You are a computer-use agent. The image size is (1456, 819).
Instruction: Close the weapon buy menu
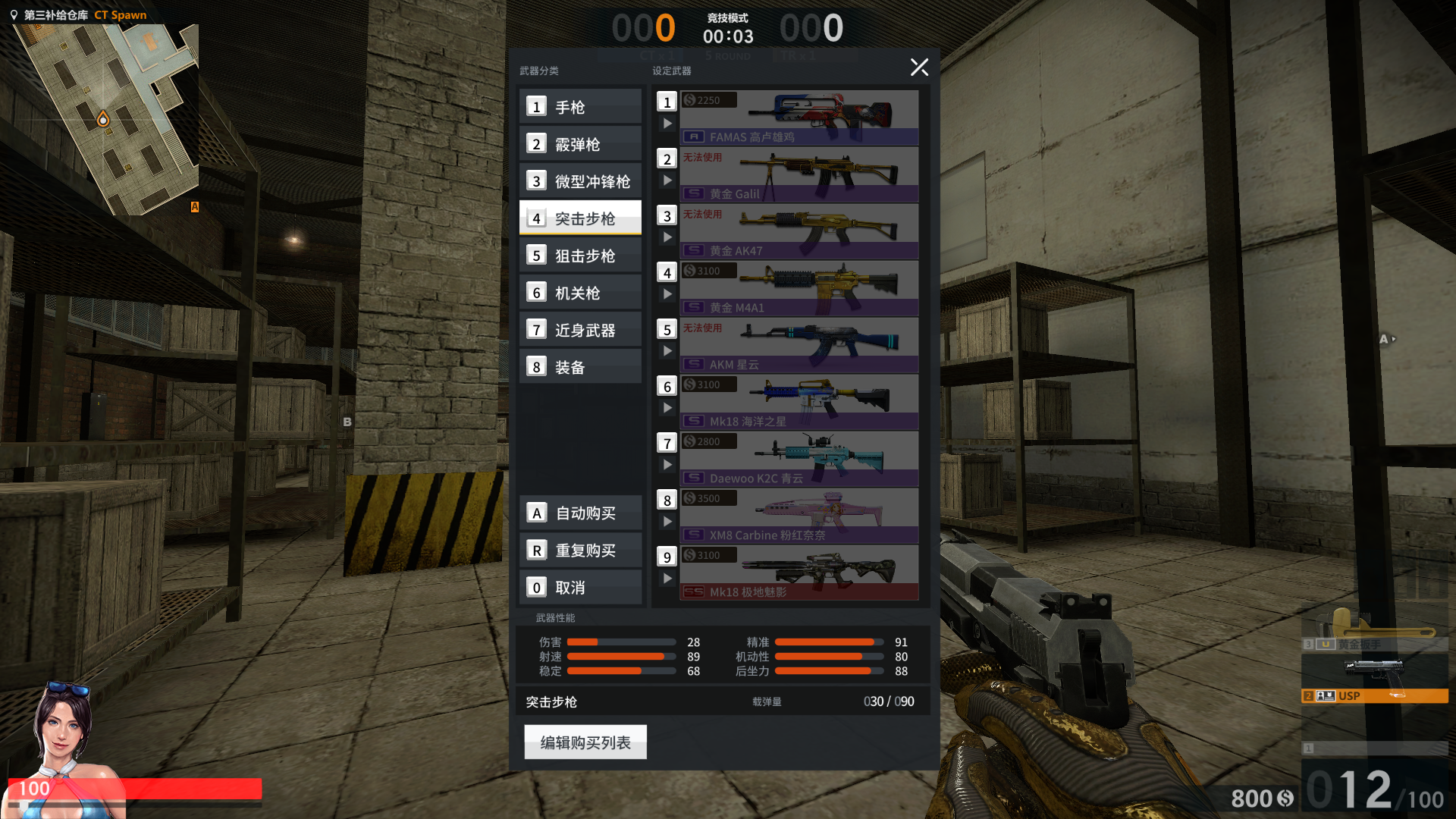coord(919,67)
